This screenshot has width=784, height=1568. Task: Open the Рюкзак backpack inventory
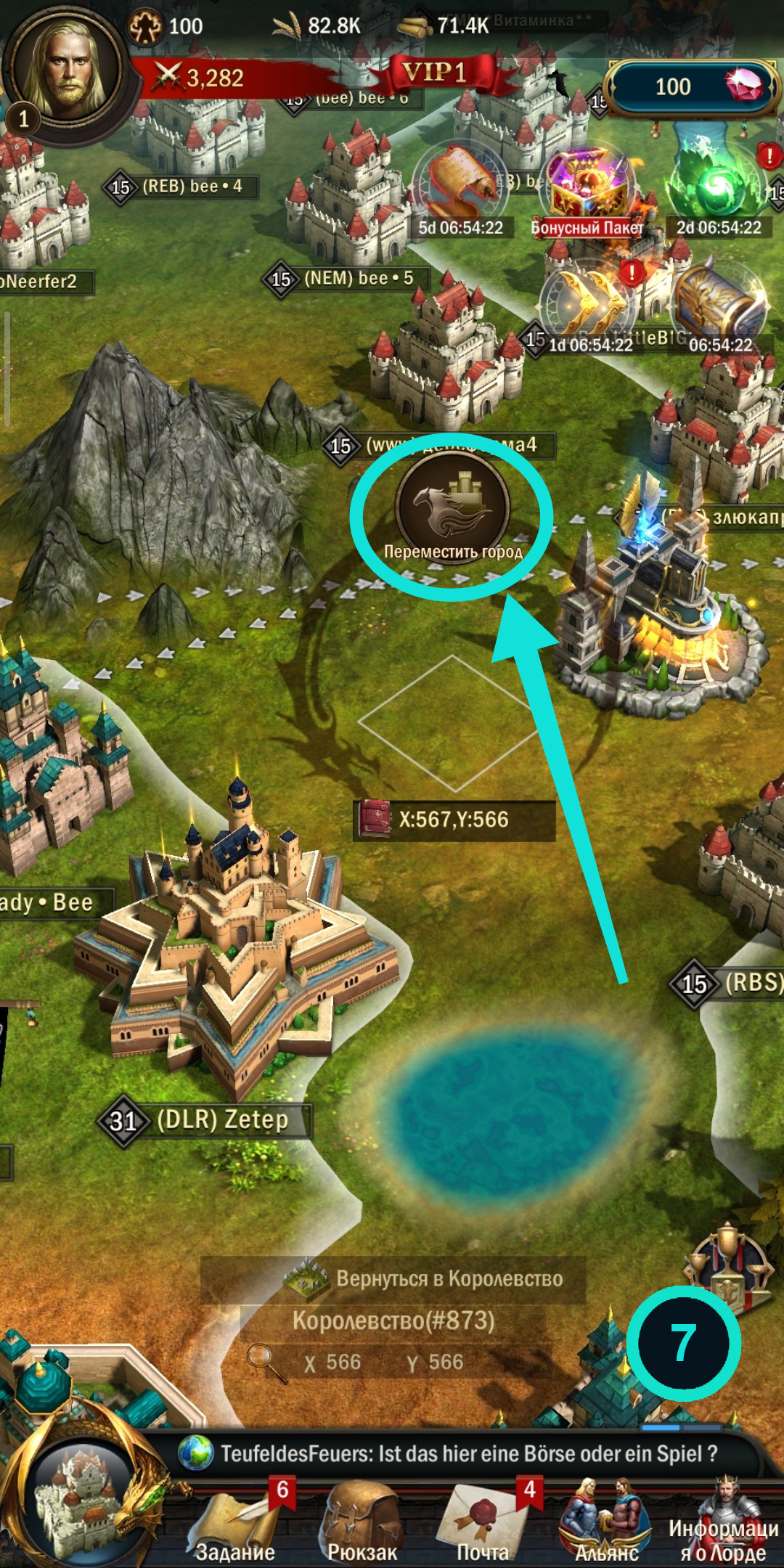pos(362,1524)
